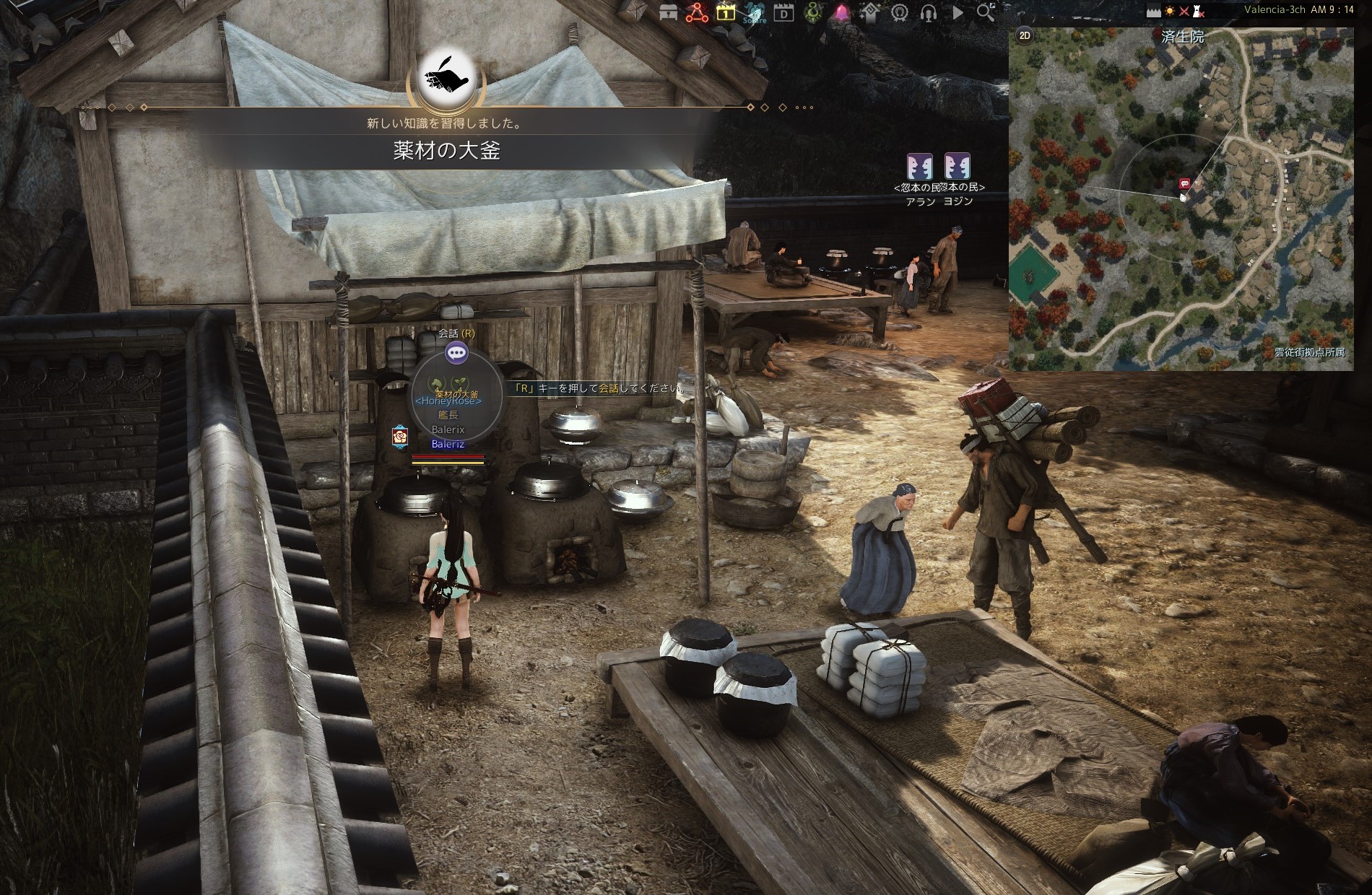Click the sun weather status icon
Viewport: 1372px width, 895px height.
(1169, 11)
